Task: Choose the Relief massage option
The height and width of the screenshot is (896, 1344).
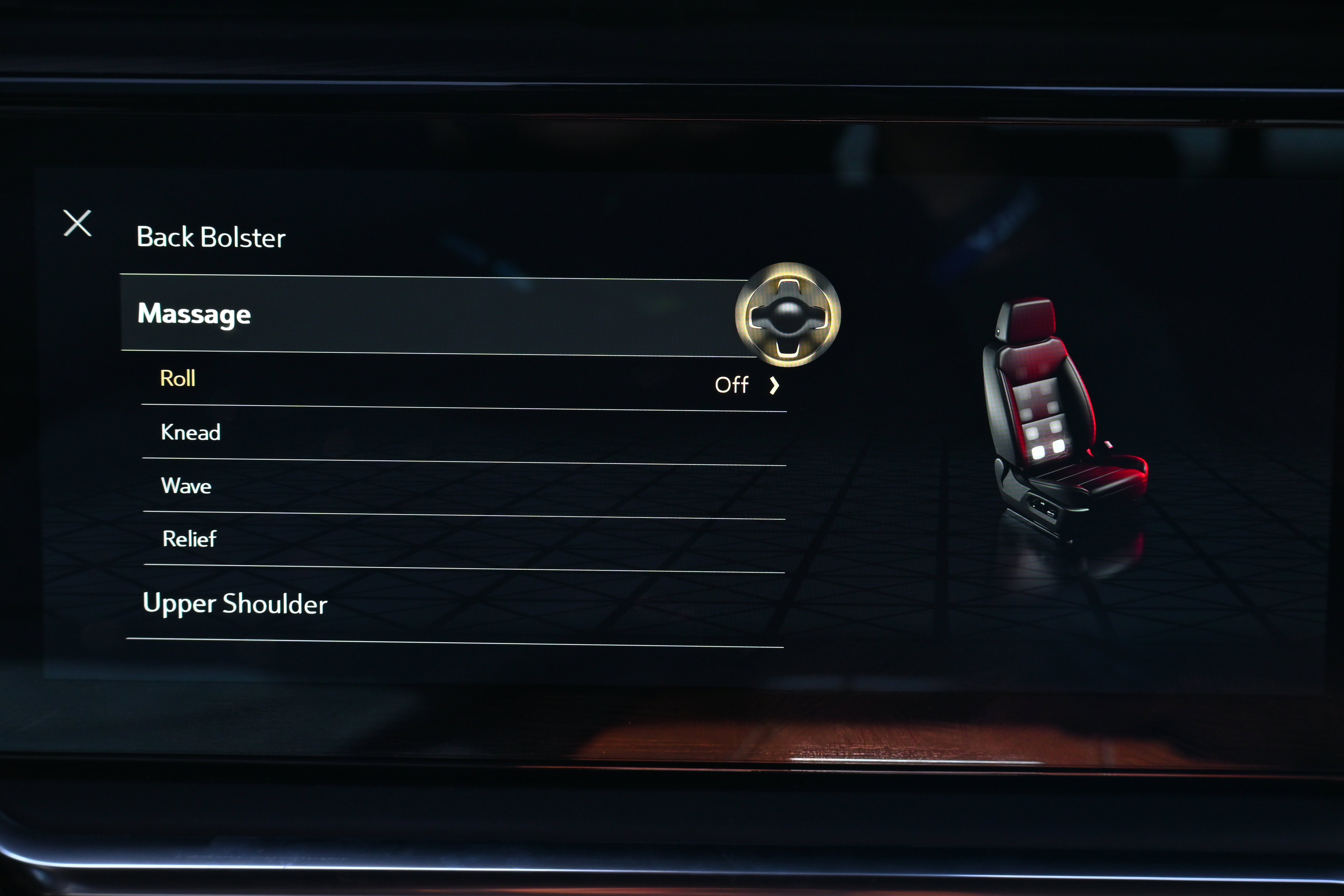Action: pyautogui.click(x=190, y=539)
